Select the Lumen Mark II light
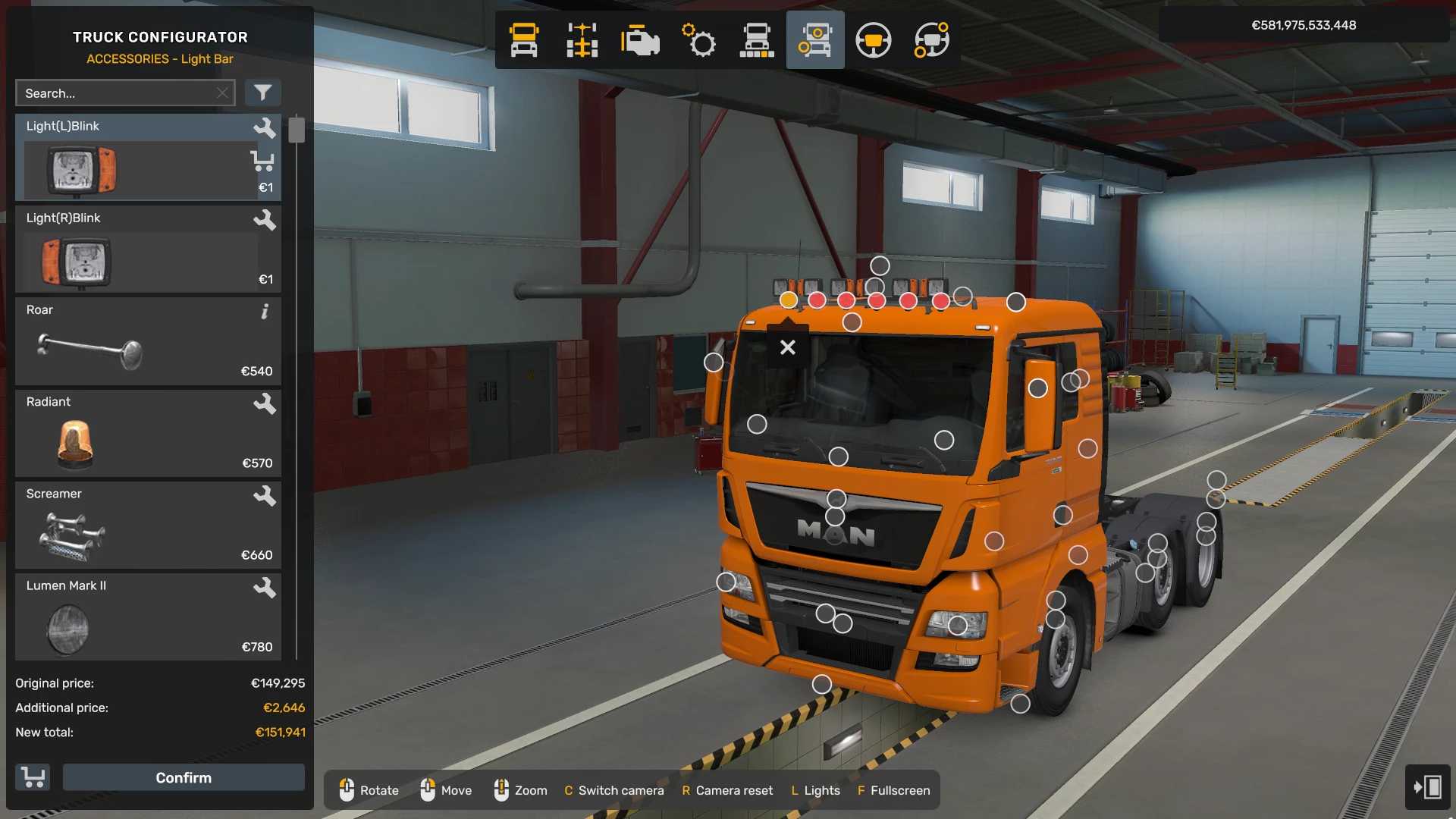 point(136,617)
